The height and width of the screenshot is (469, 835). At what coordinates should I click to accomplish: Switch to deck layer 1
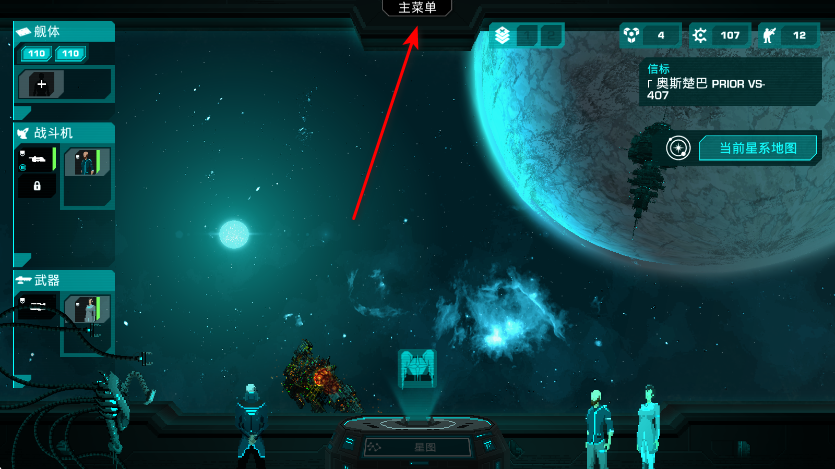click(x=527, y=36)
